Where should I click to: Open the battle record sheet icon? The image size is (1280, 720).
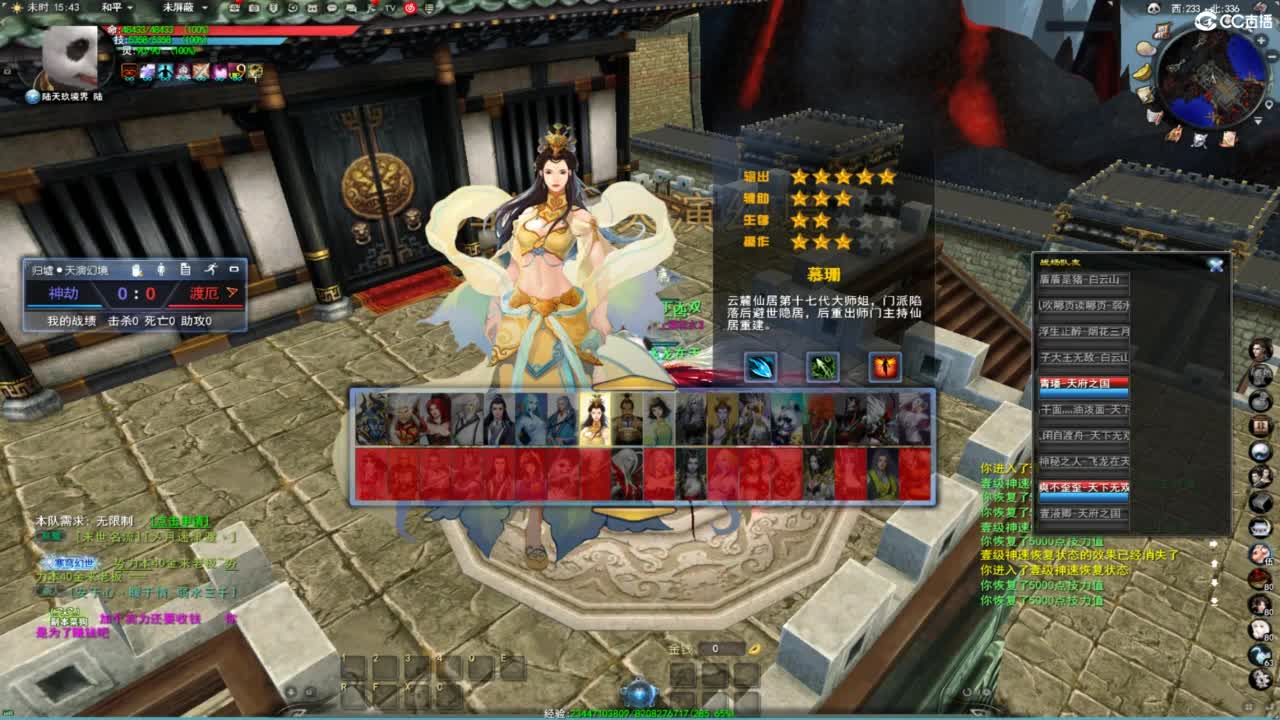pyautogui.click(x=184, y=270)
